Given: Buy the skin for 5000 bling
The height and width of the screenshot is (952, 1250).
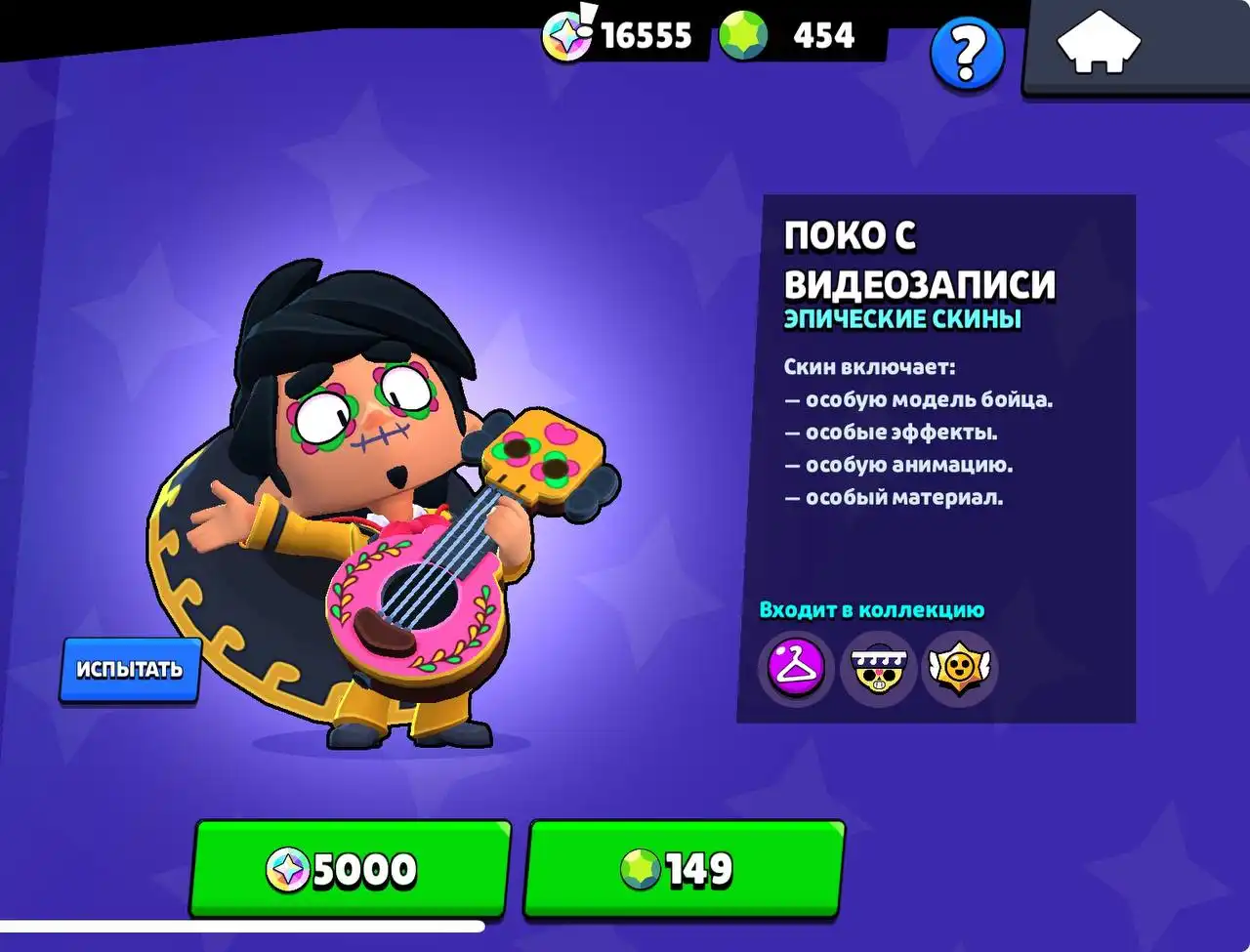Looking at the screenshot, I should [x=351, y=869].
